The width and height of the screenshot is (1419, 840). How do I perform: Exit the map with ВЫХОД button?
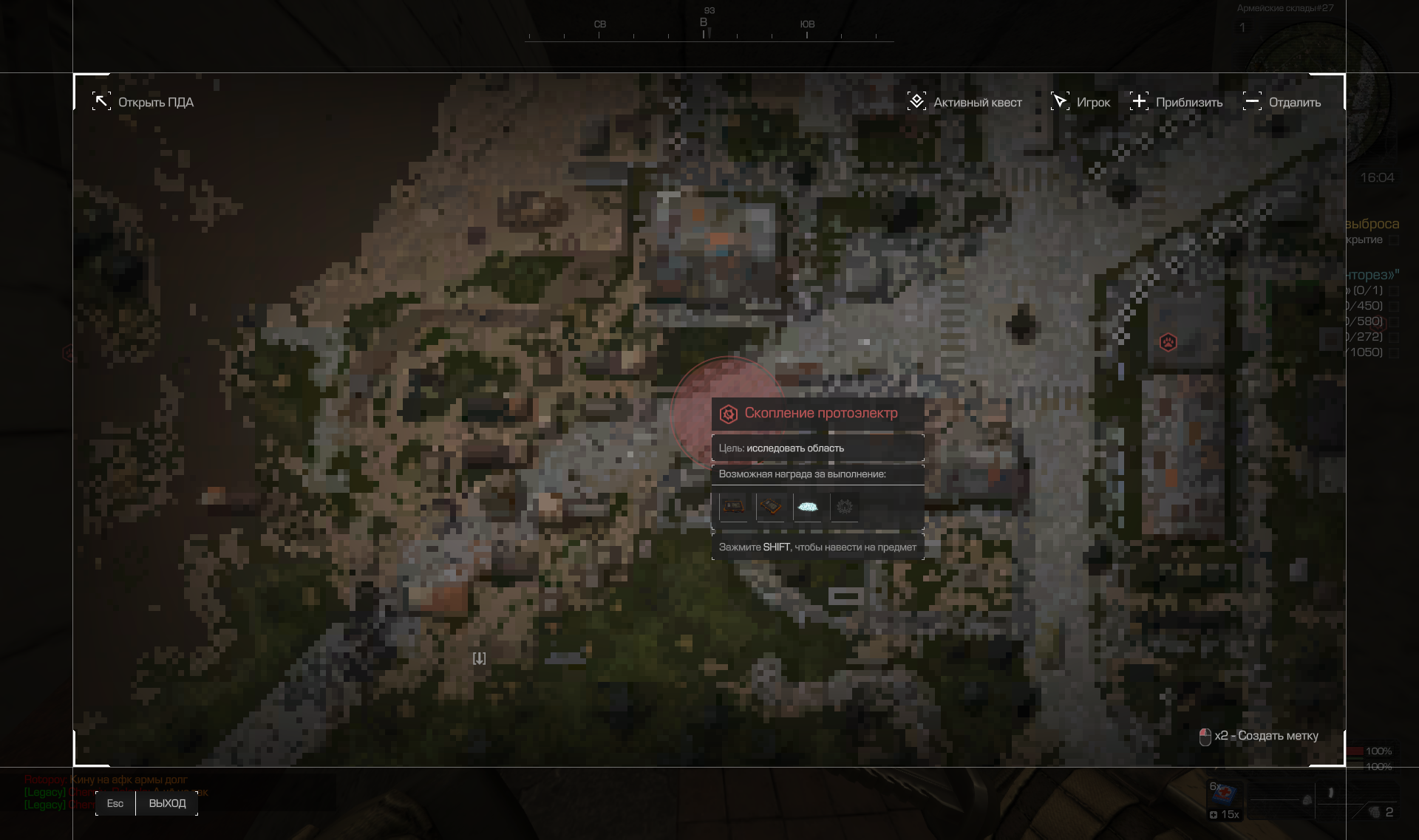167,803
